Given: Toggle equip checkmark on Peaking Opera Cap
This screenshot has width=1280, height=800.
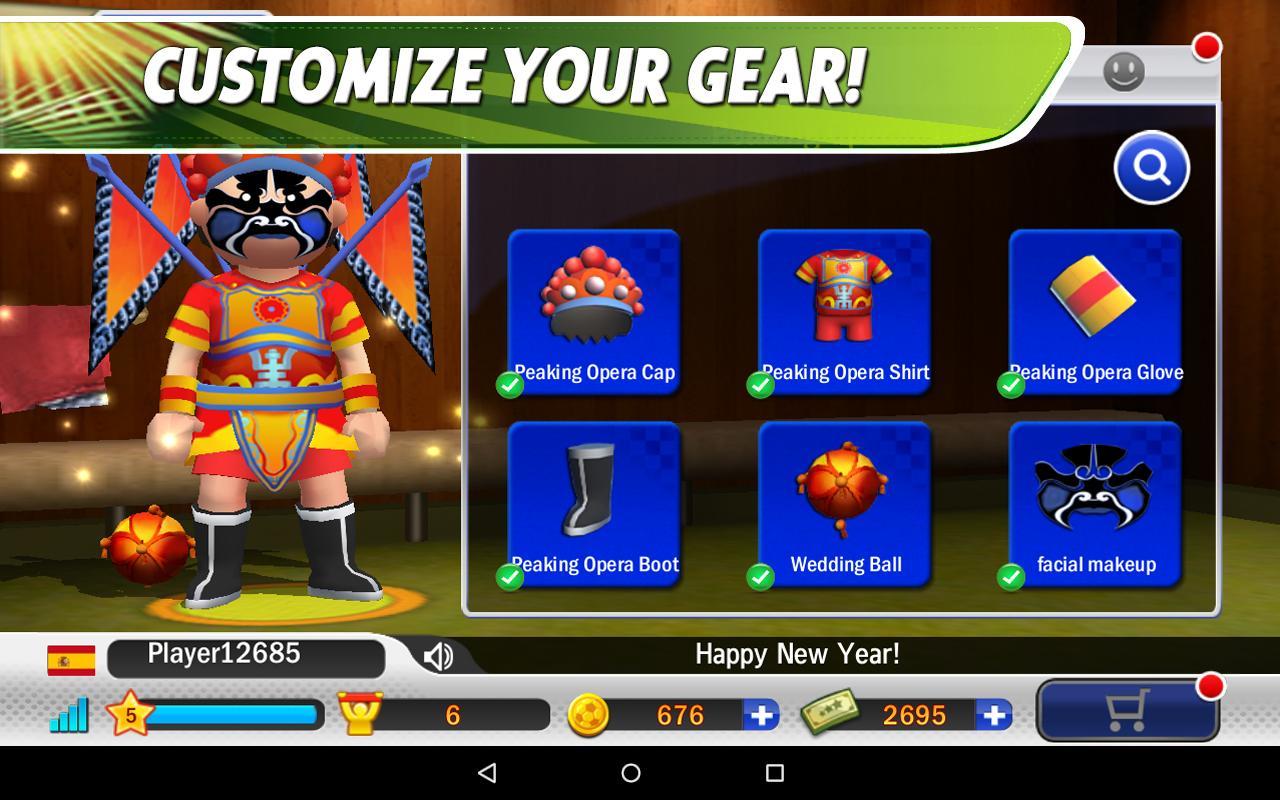Looking at the screenshot, I should tap(508, 385).
